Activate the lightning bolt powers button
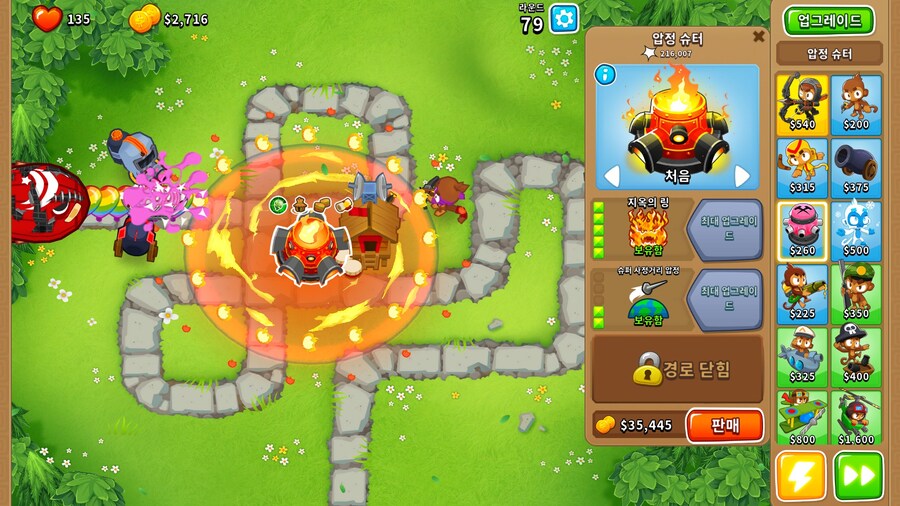This screenshot has height=506, width=900. point(801,476)
